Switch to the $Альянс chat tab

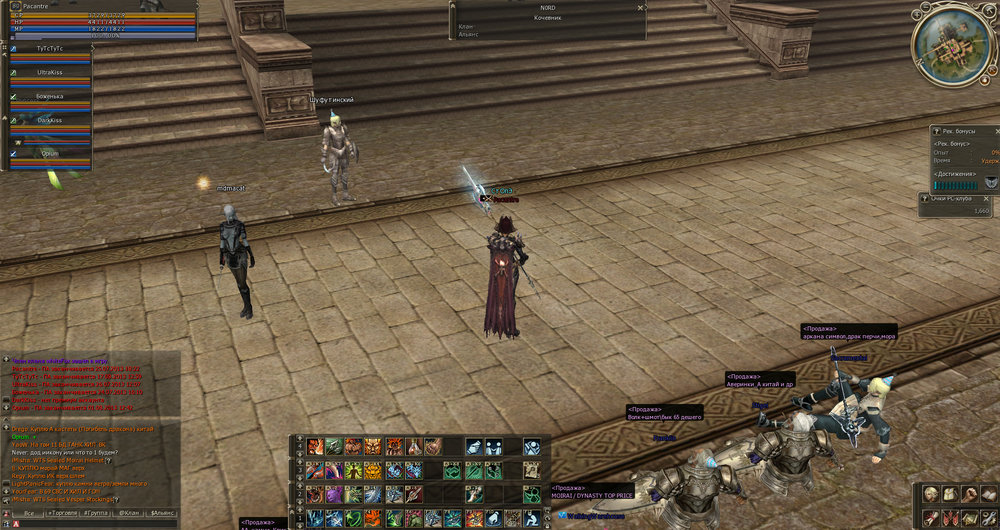161,513
